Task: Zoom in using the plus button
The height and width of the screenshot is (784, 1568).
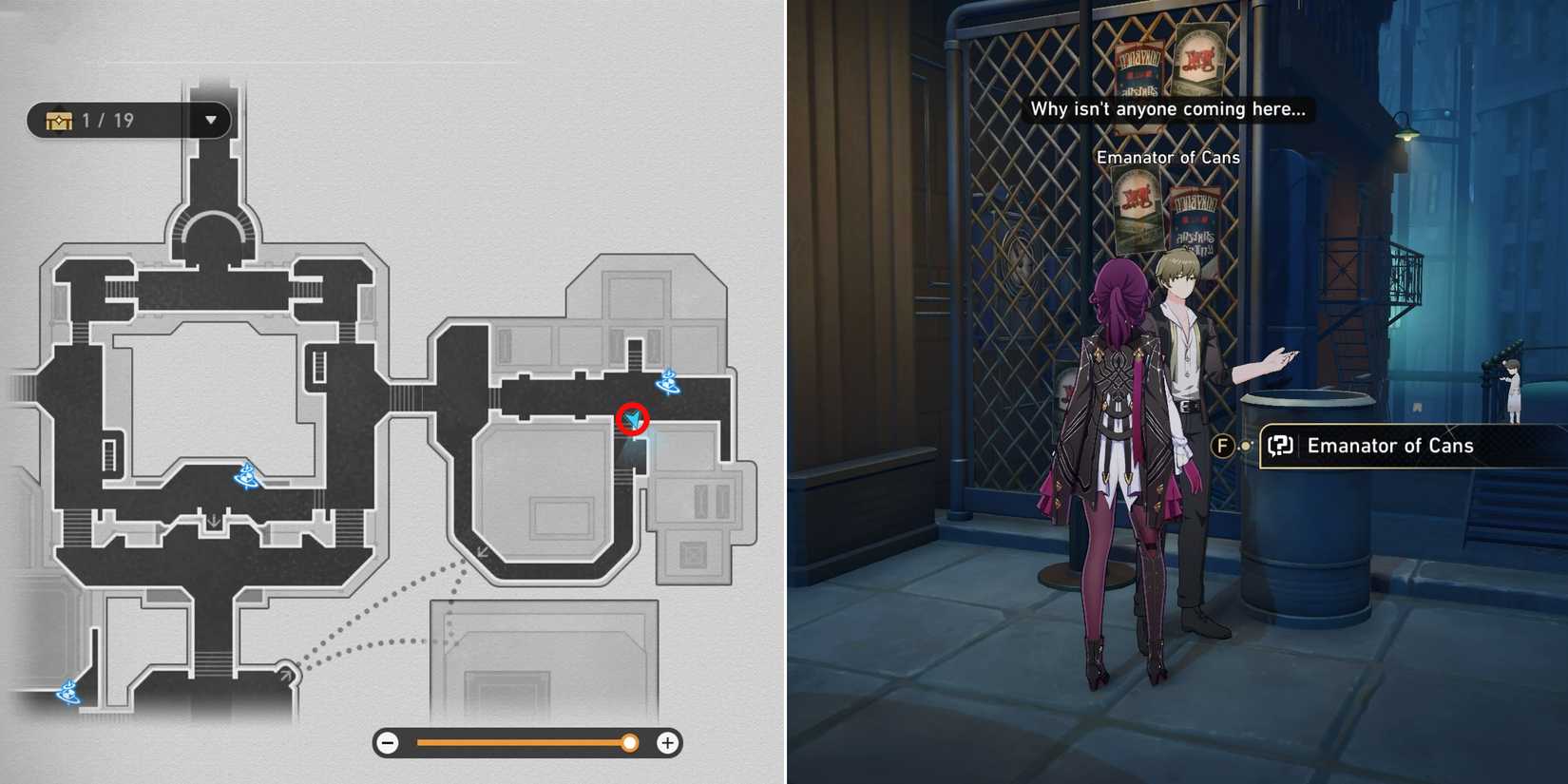Action: click(x=669, y=743)
